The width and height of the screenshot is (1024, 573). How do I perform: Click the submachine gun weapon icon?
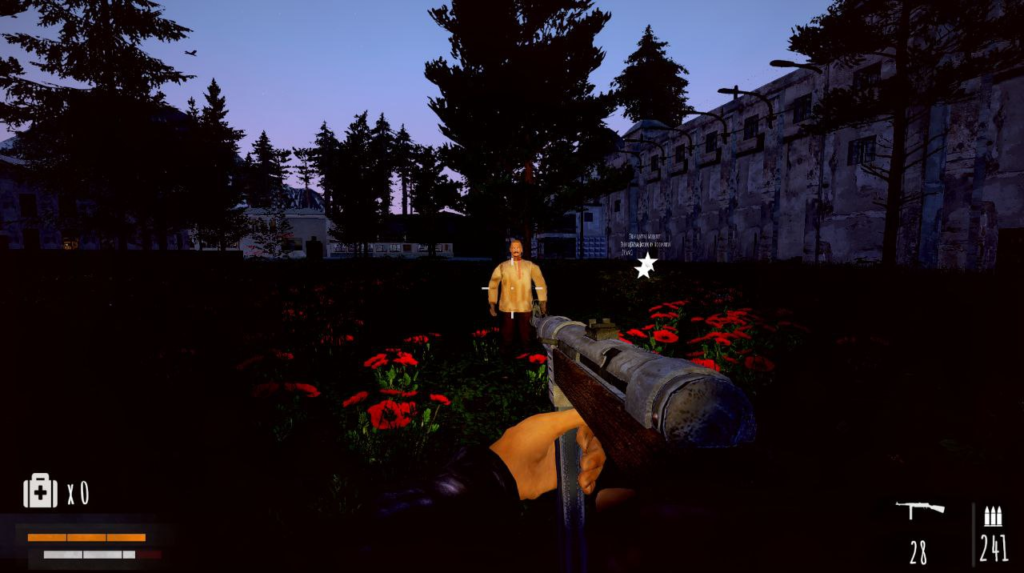pos(919,510)
